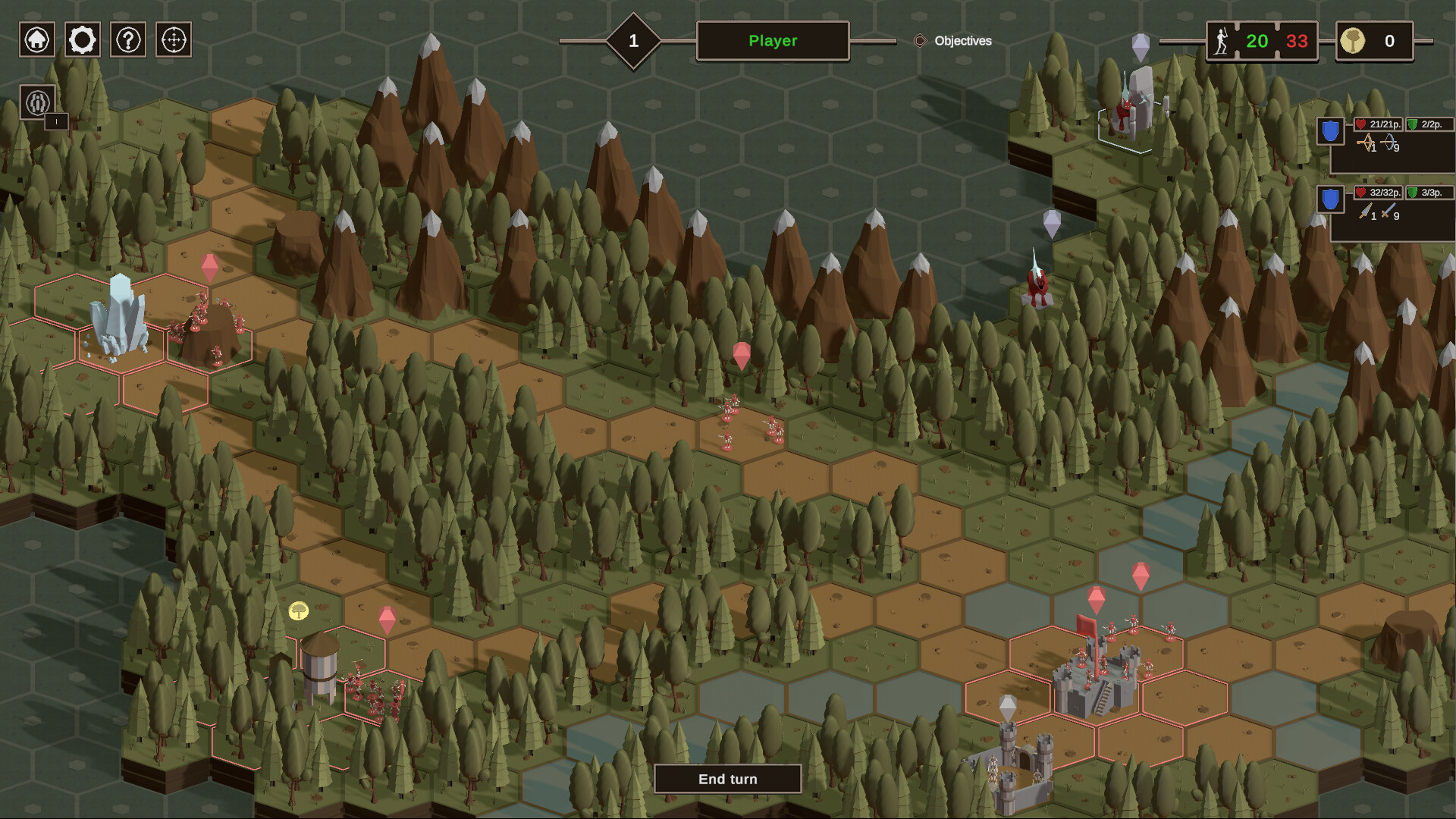Open the army units list icon

coord(38,102)
